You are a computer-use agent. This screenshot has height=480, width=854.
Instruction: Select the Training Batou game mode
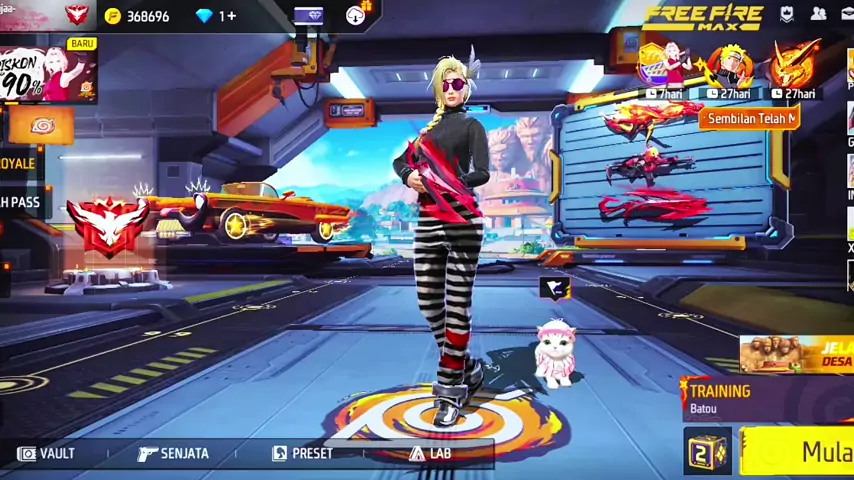[x=718, y=397]
